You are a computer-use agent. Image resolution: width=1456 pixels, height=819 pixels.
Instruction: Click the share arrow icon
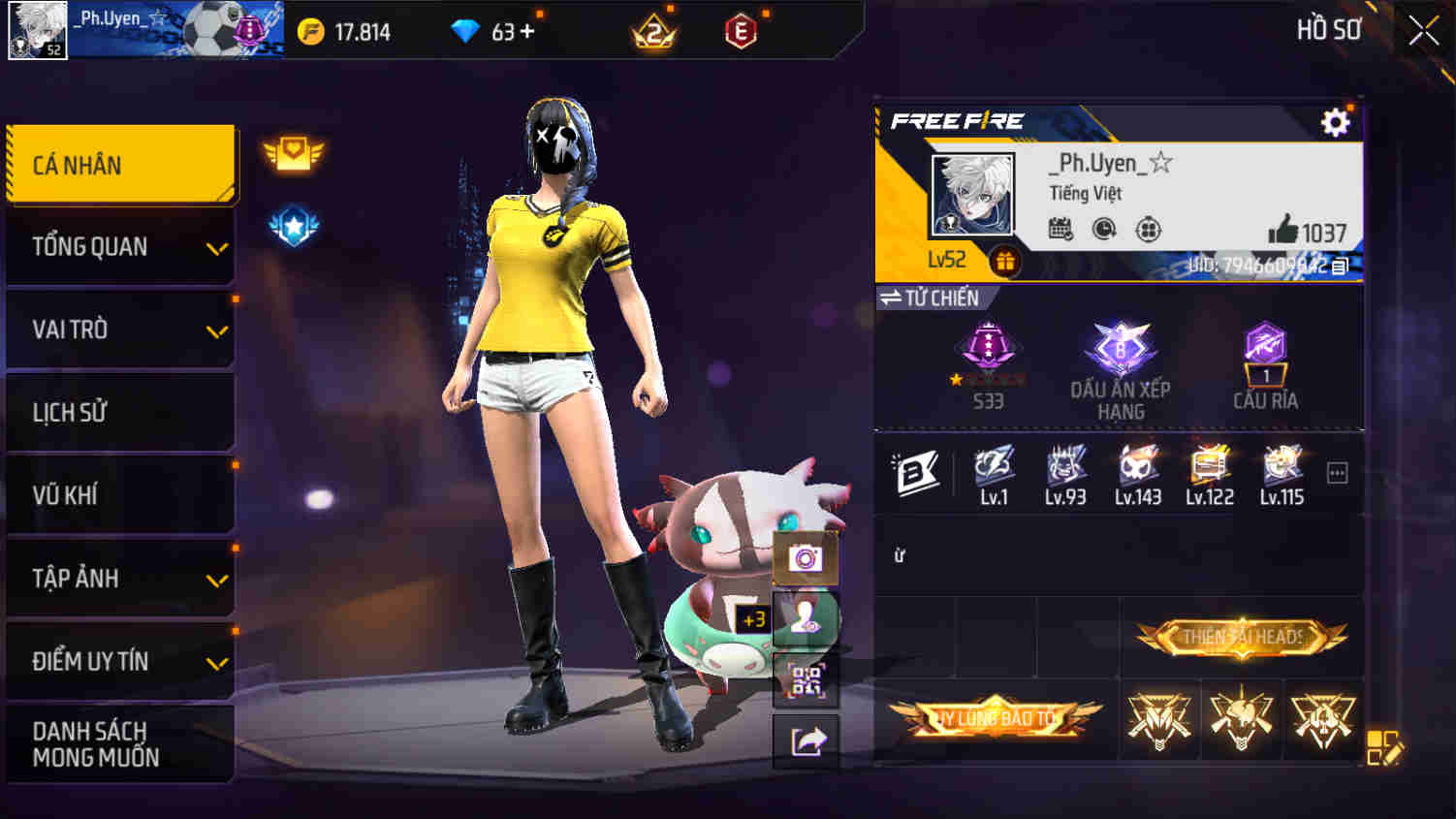(807, 740)
